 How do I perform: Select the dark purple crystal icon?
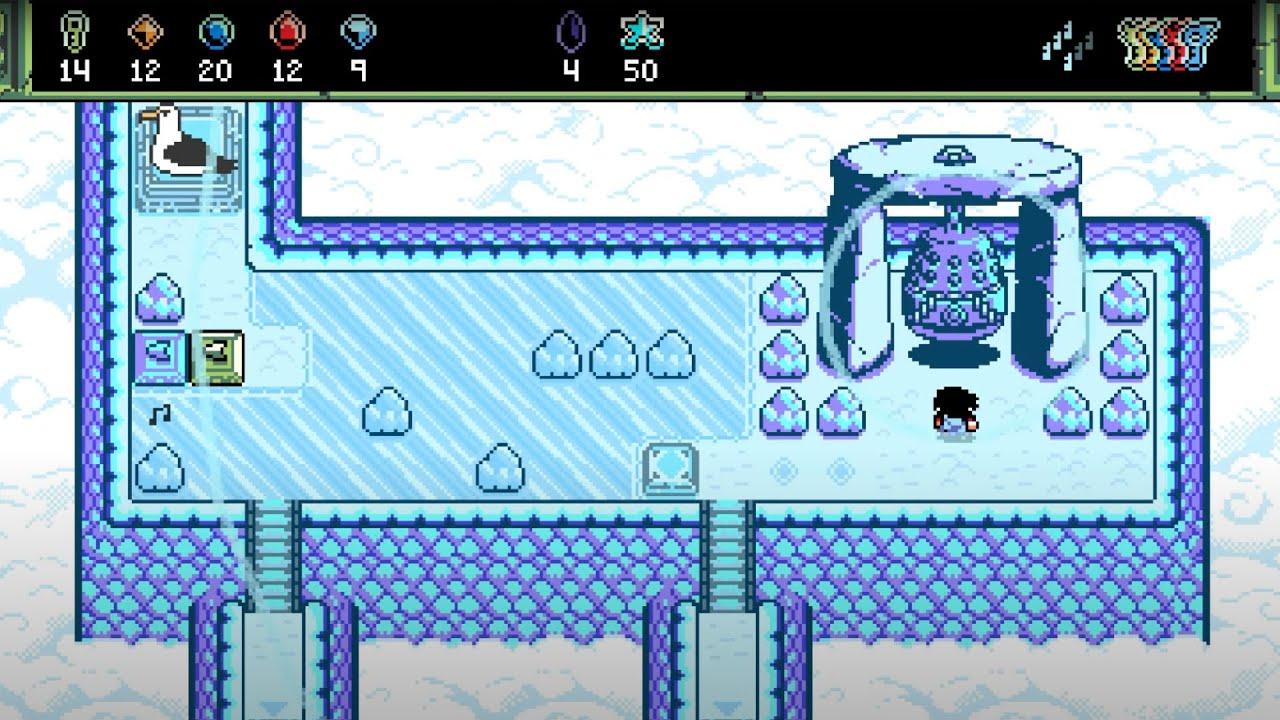[x=569, y=32]
